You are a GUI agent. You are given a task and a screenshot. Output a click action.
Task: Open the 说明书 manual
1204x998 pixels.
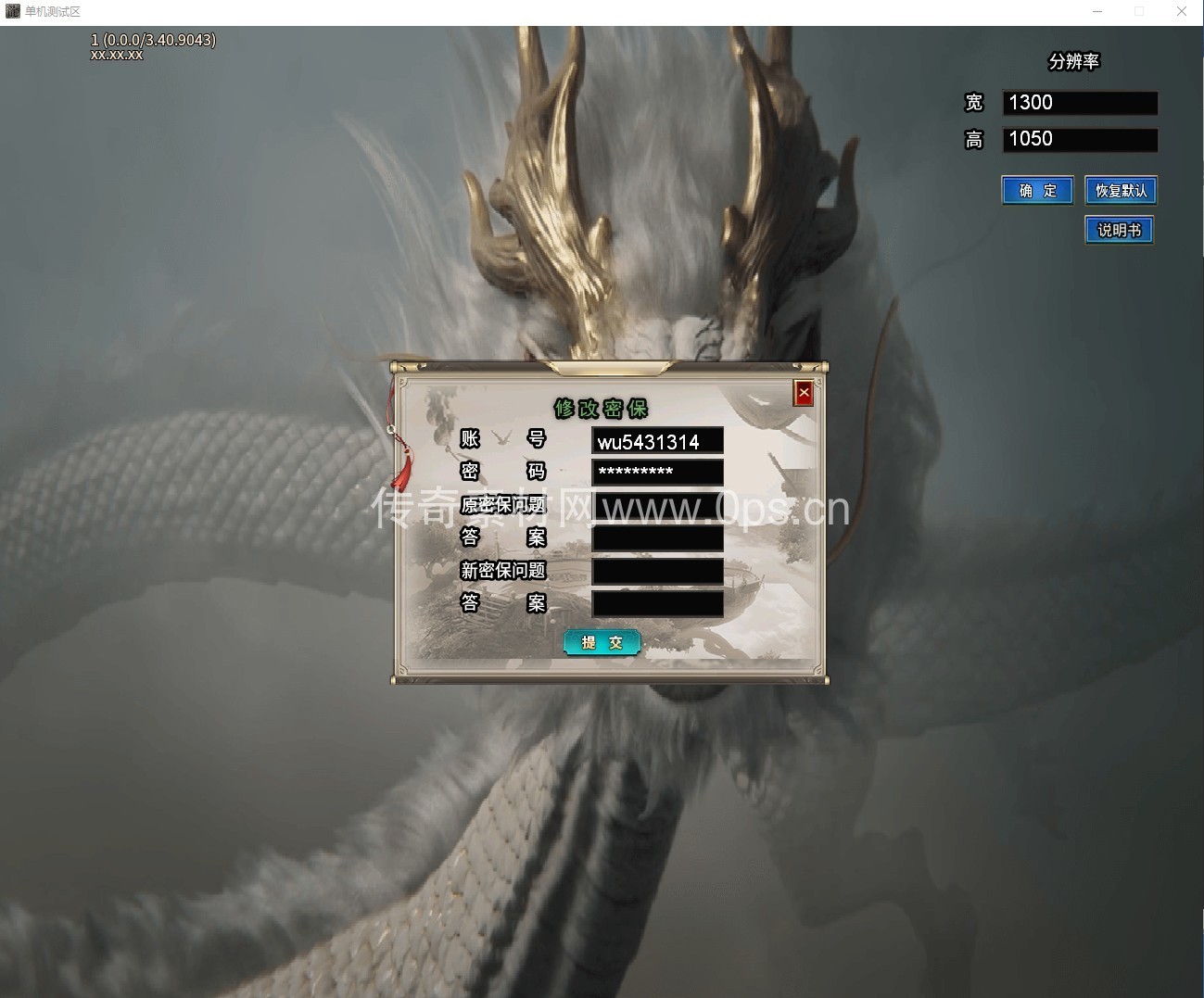pyautogui.click(x=1119, y=230)
